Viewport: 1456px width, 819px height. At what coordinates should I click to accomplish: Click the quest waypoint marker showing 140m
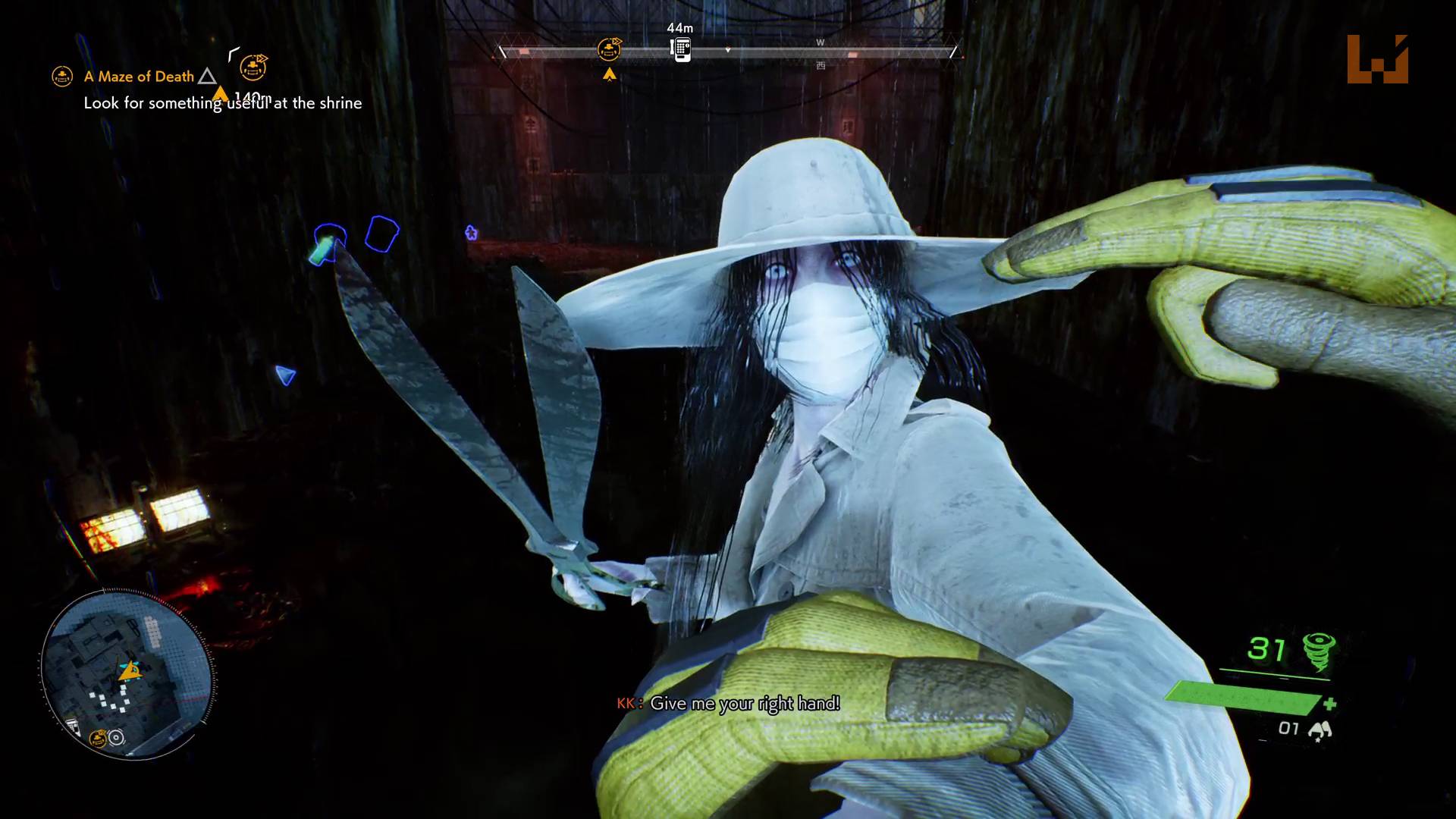pos(253,68)
